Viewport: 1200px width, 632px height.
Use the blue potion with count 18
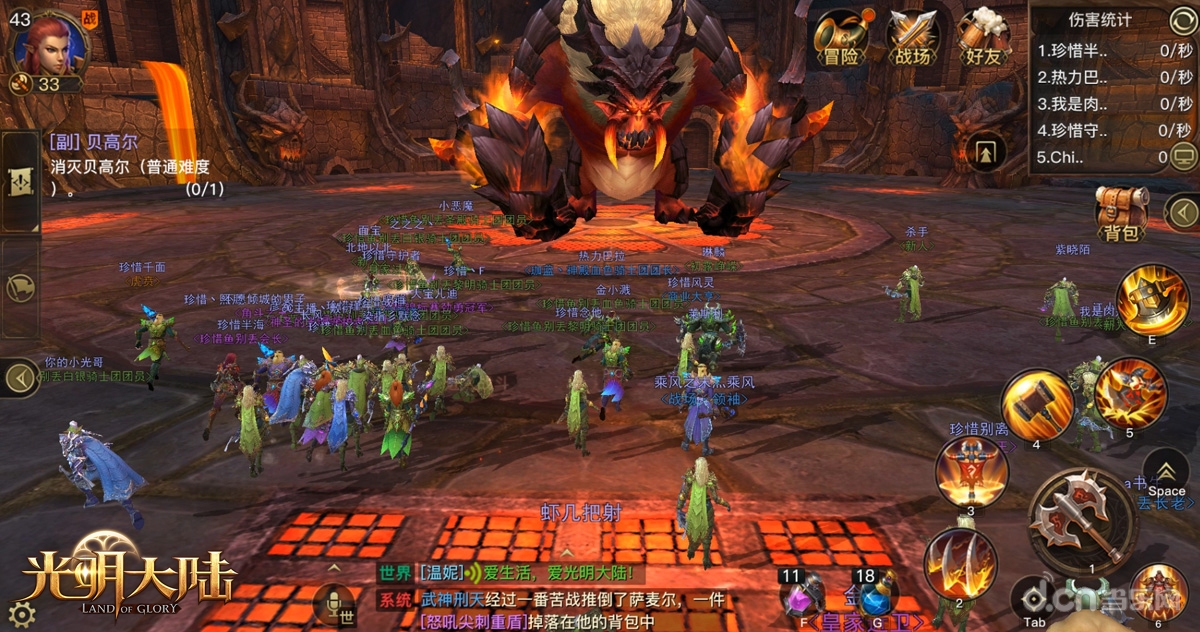[x=873, y=597]
